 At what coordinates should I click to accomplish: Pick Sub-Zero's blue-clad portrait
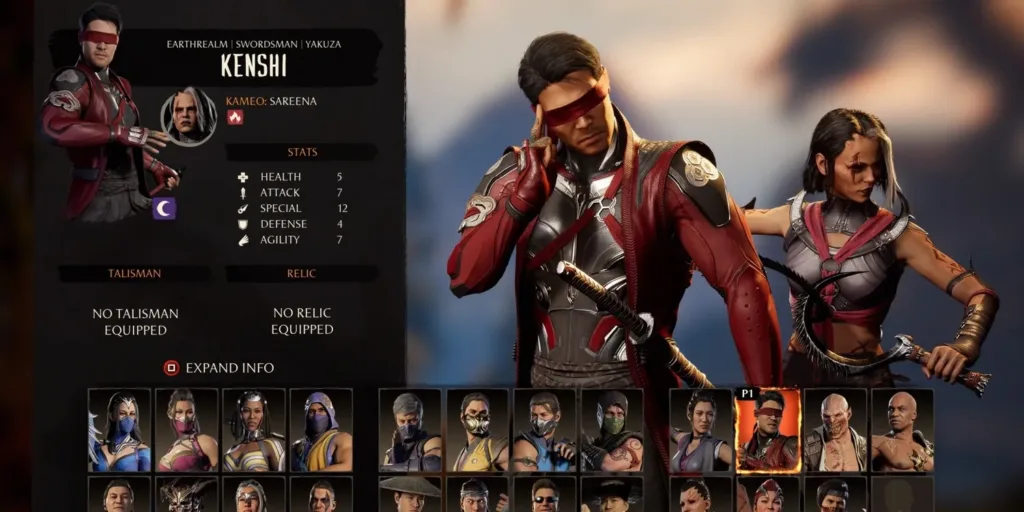(x=544, y=430)
